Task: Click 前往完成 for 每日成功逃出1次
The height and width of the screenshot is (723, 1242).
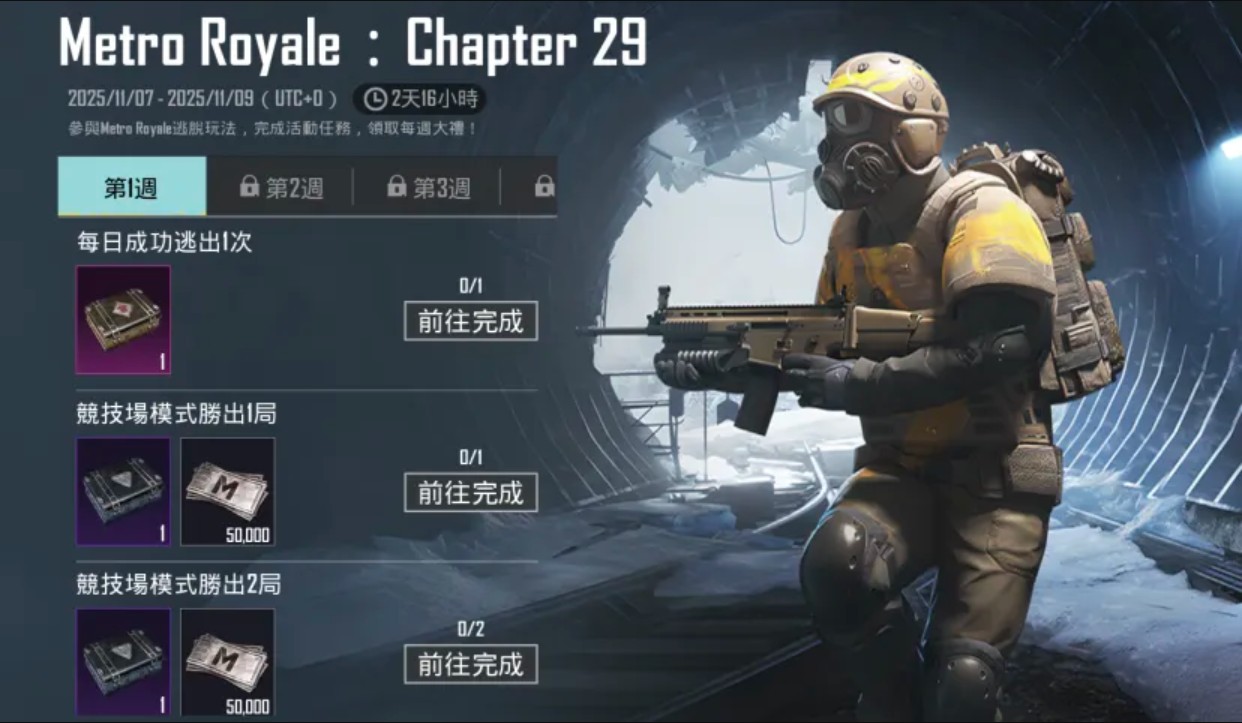Action: click(x=470, y=321)
